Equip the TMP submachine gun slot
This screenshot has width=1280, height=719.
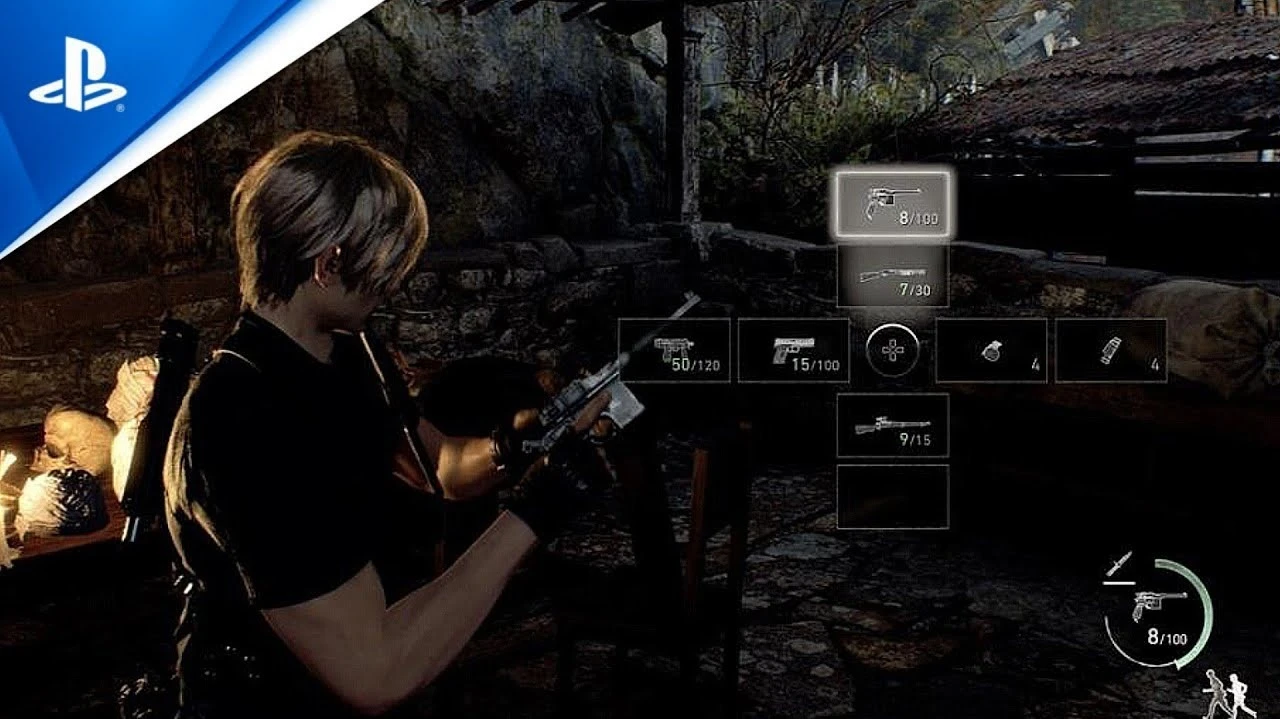pyautogui.click(x=674, y=350)
